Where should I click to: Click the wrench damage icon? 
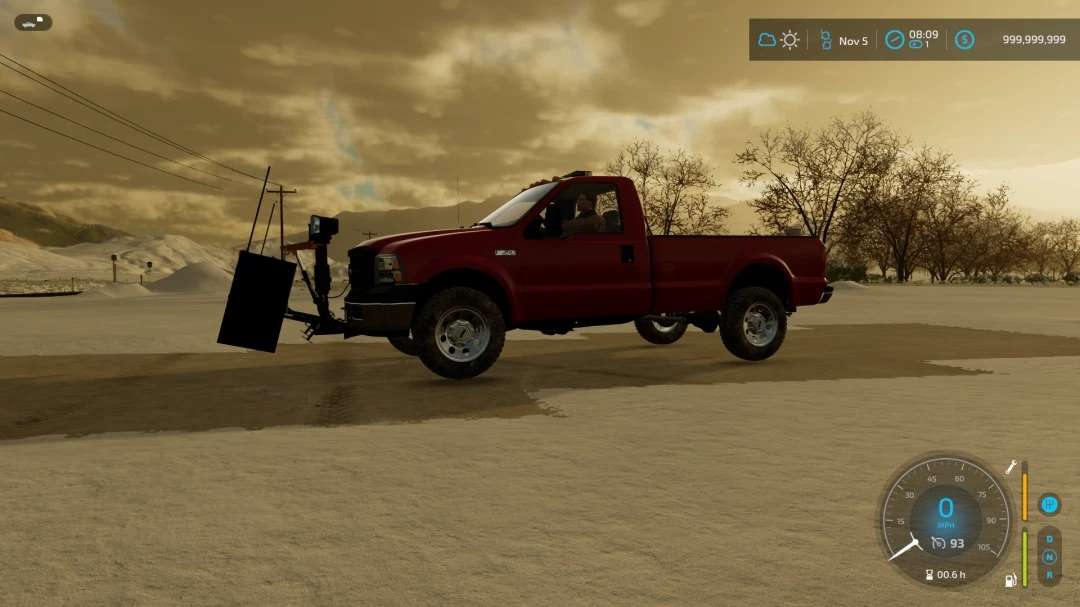click(1011, 466)
